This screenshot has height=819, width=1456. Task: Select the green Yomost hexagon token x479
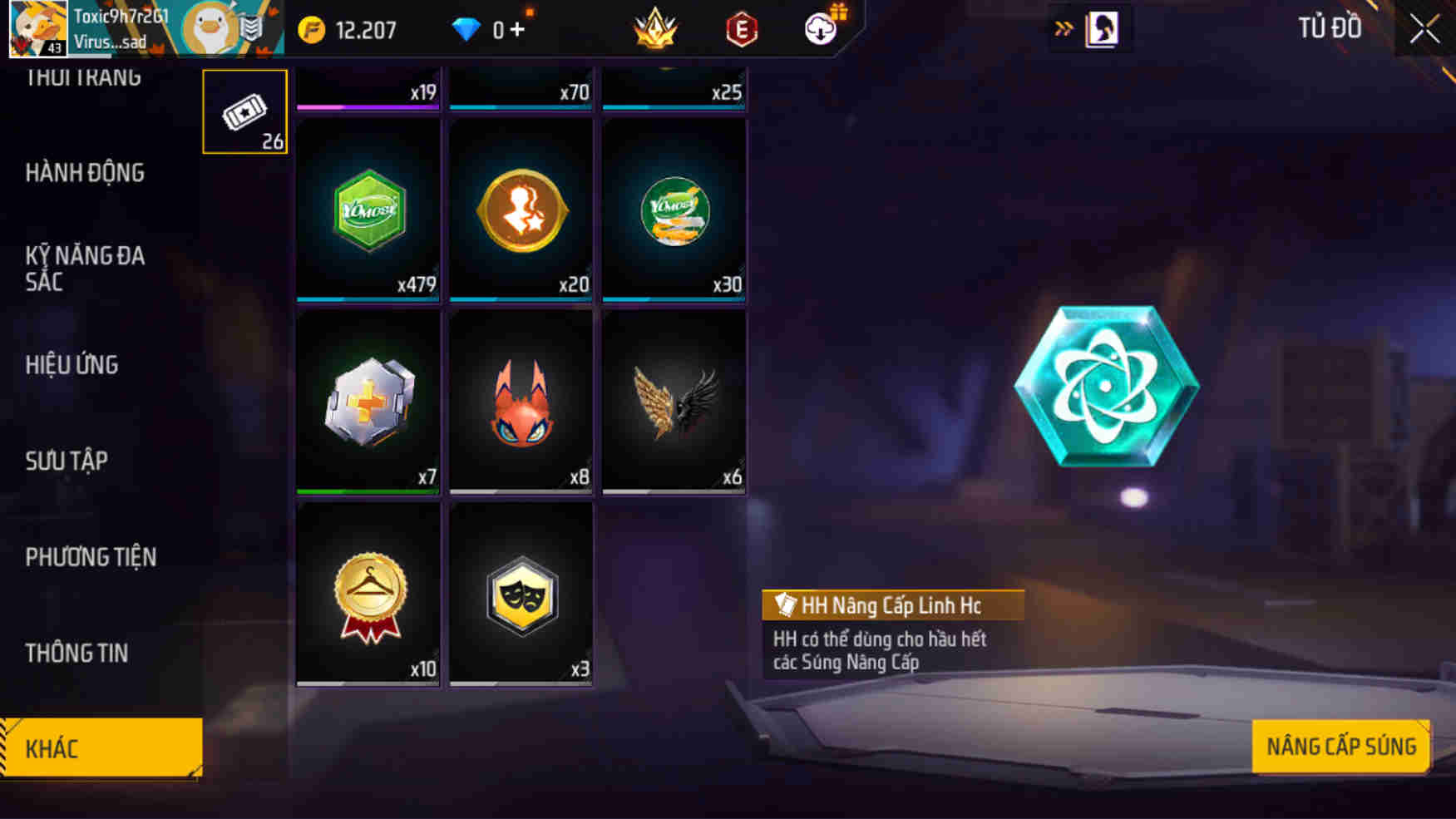pos(367,208)
